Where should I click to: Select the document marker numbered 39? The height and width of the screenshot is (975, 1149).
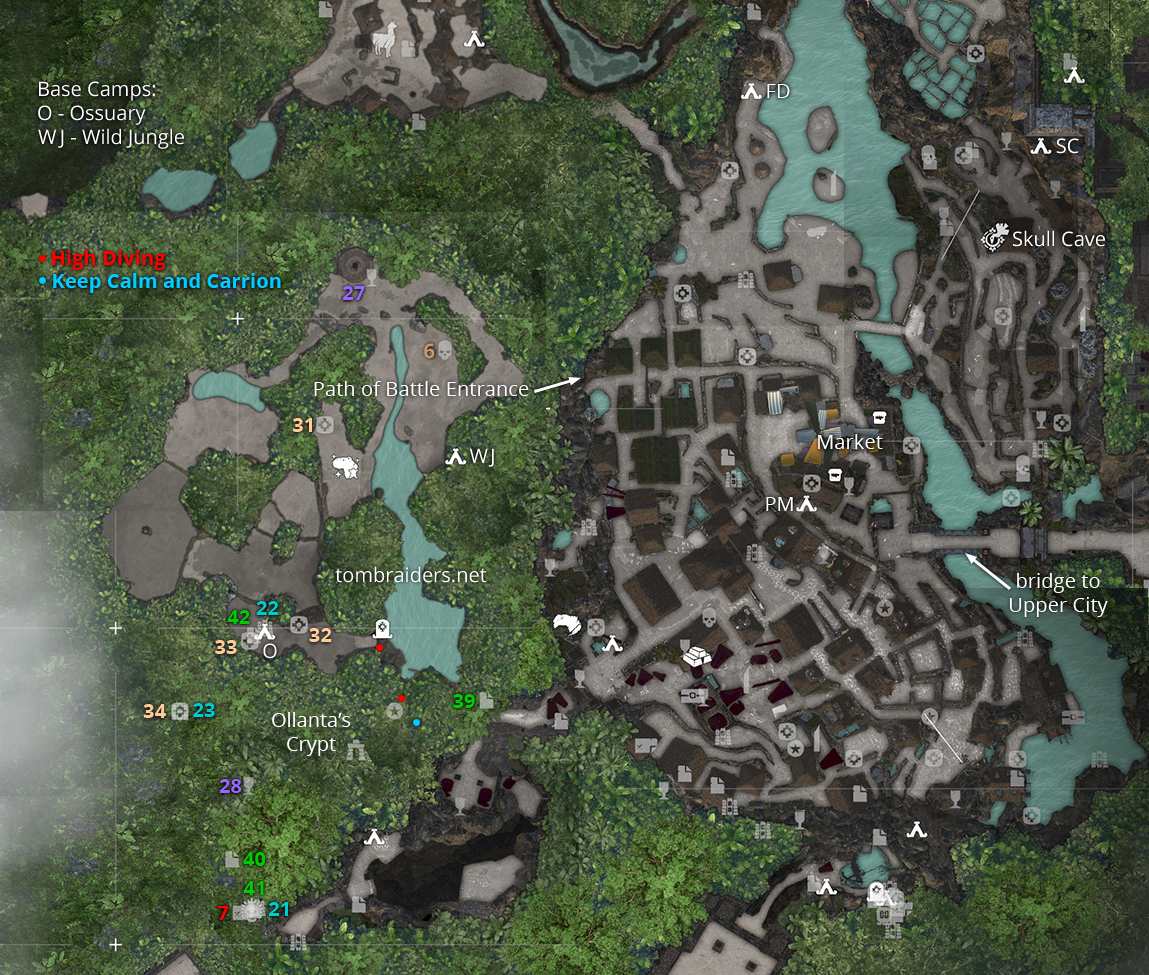[x=486, y=701]
